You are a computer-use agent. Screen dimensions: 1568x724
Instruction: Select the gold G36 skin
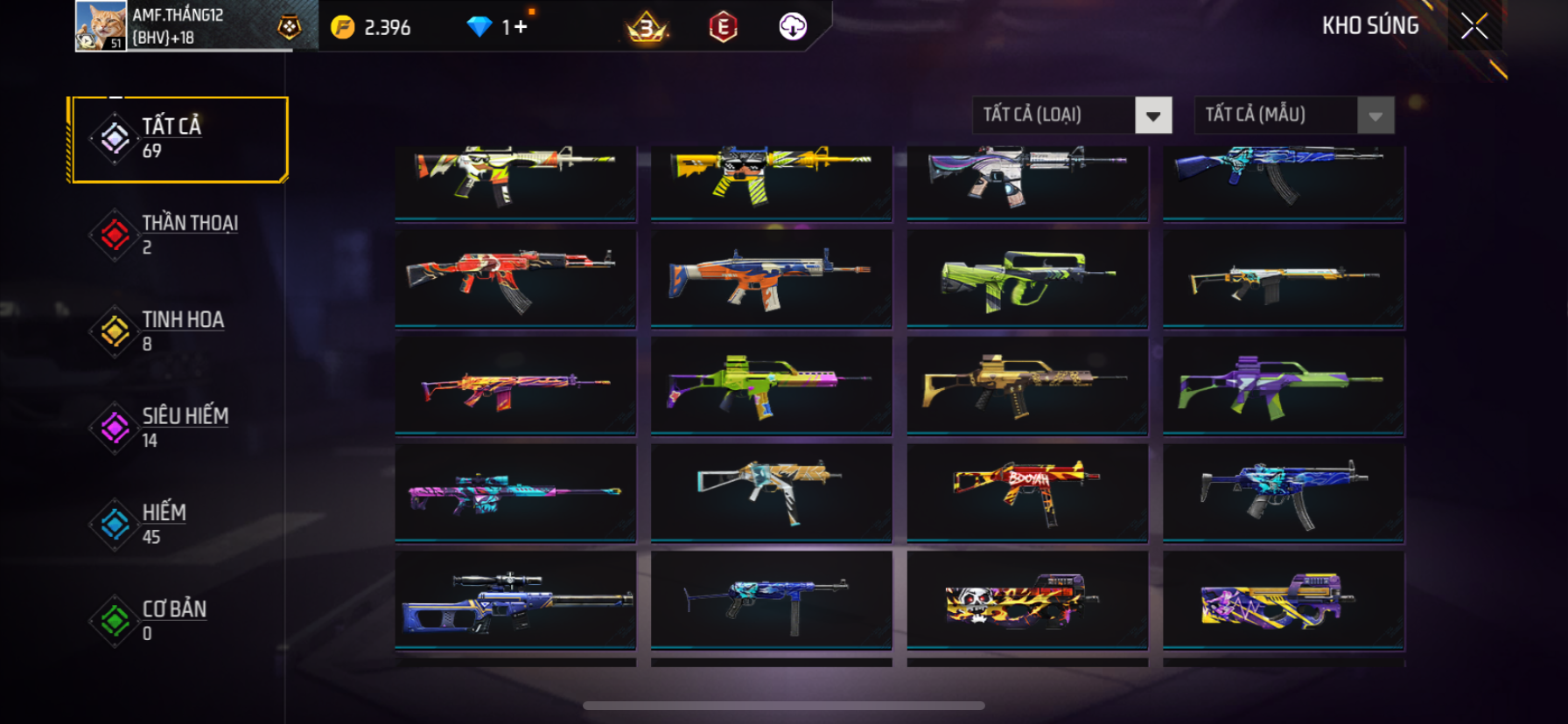pyautogui.click(x=1027, y=385)
